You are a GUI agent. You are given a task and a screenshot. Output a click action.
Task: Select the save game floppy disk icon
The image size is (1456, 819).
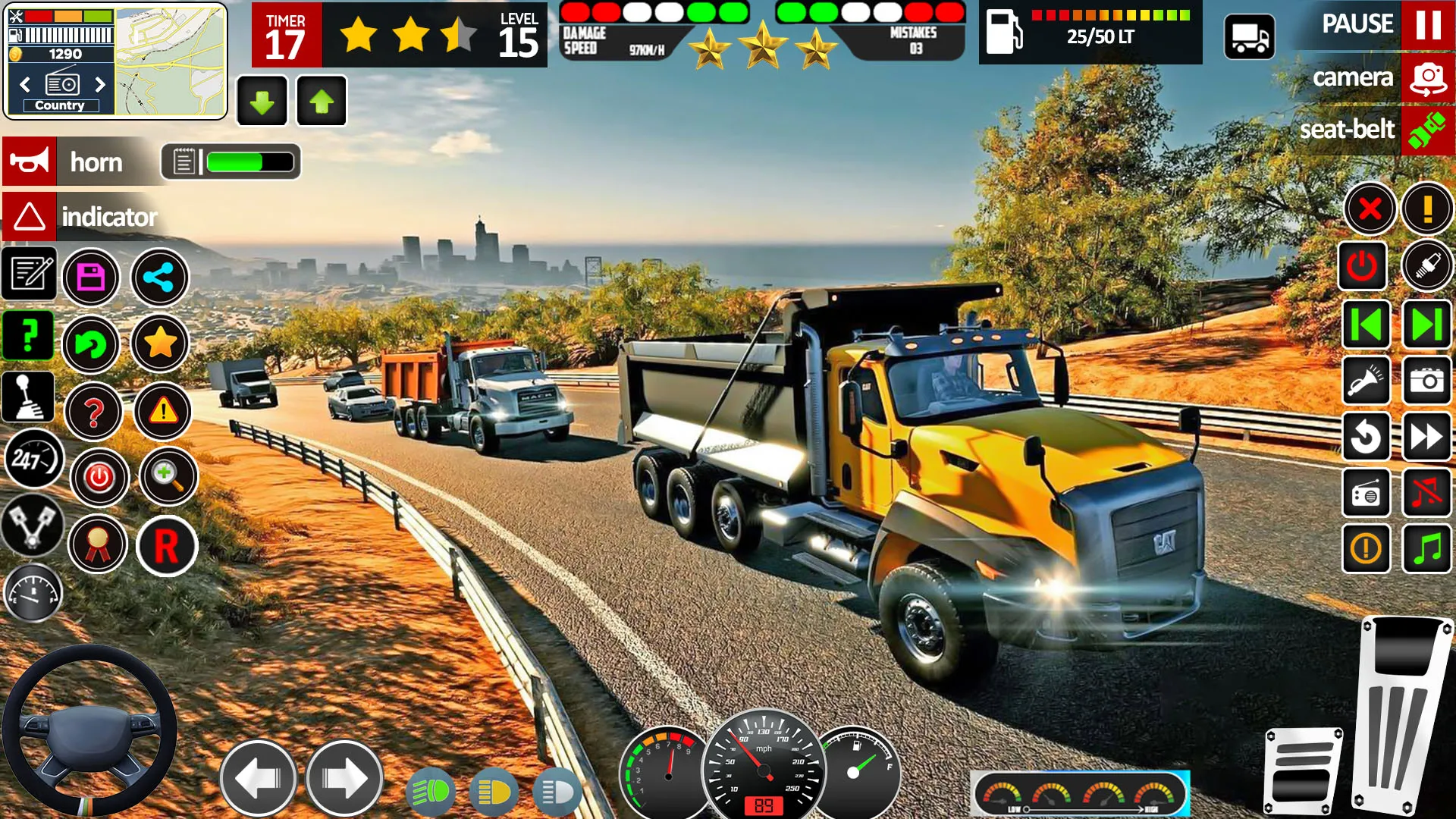tap(91, 278)
